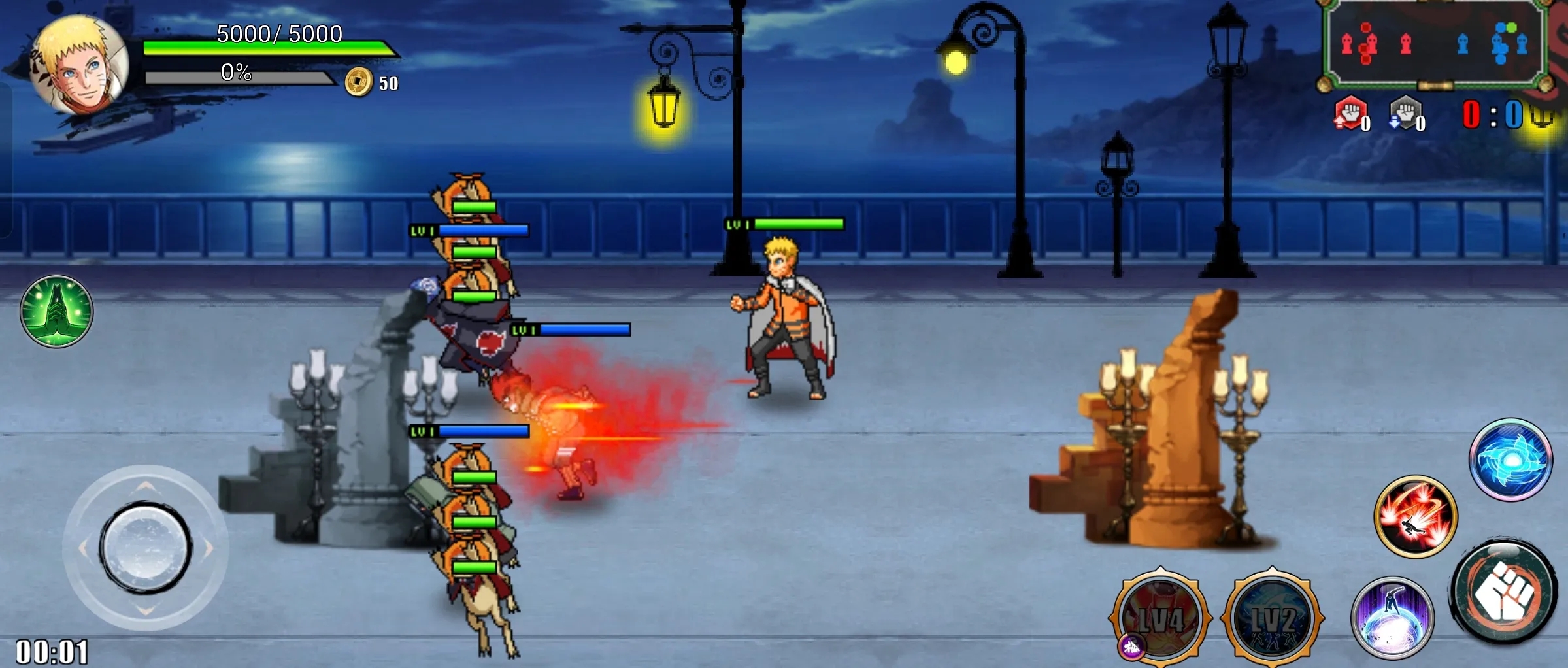Viewport: 1568px width, 668px height.
Task: Select the locked LV2 skill slot
Action: click(x=1272, y=618)
